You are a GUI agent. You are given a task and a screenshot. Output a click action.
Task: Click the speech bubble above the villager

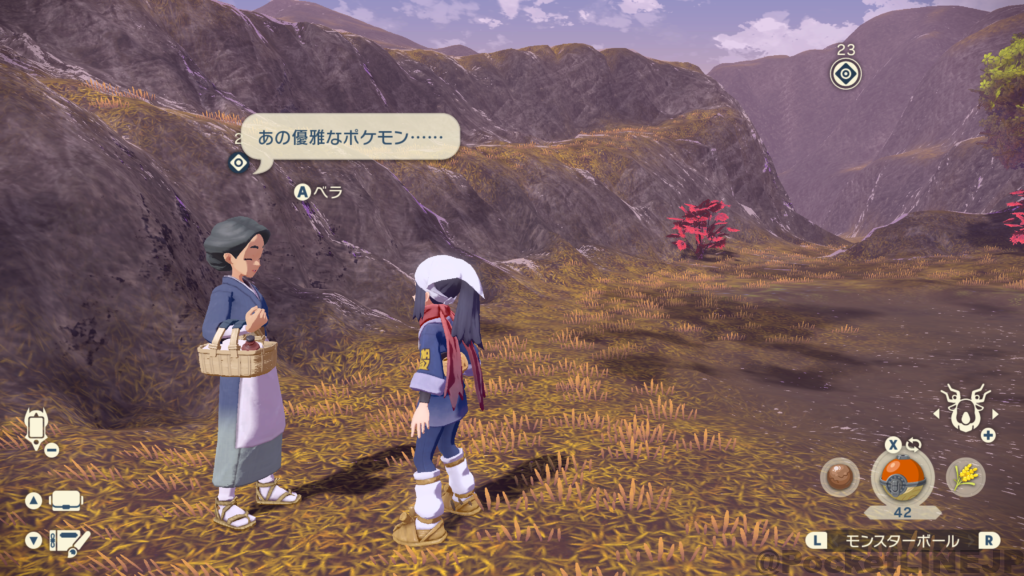click(350, 137)
